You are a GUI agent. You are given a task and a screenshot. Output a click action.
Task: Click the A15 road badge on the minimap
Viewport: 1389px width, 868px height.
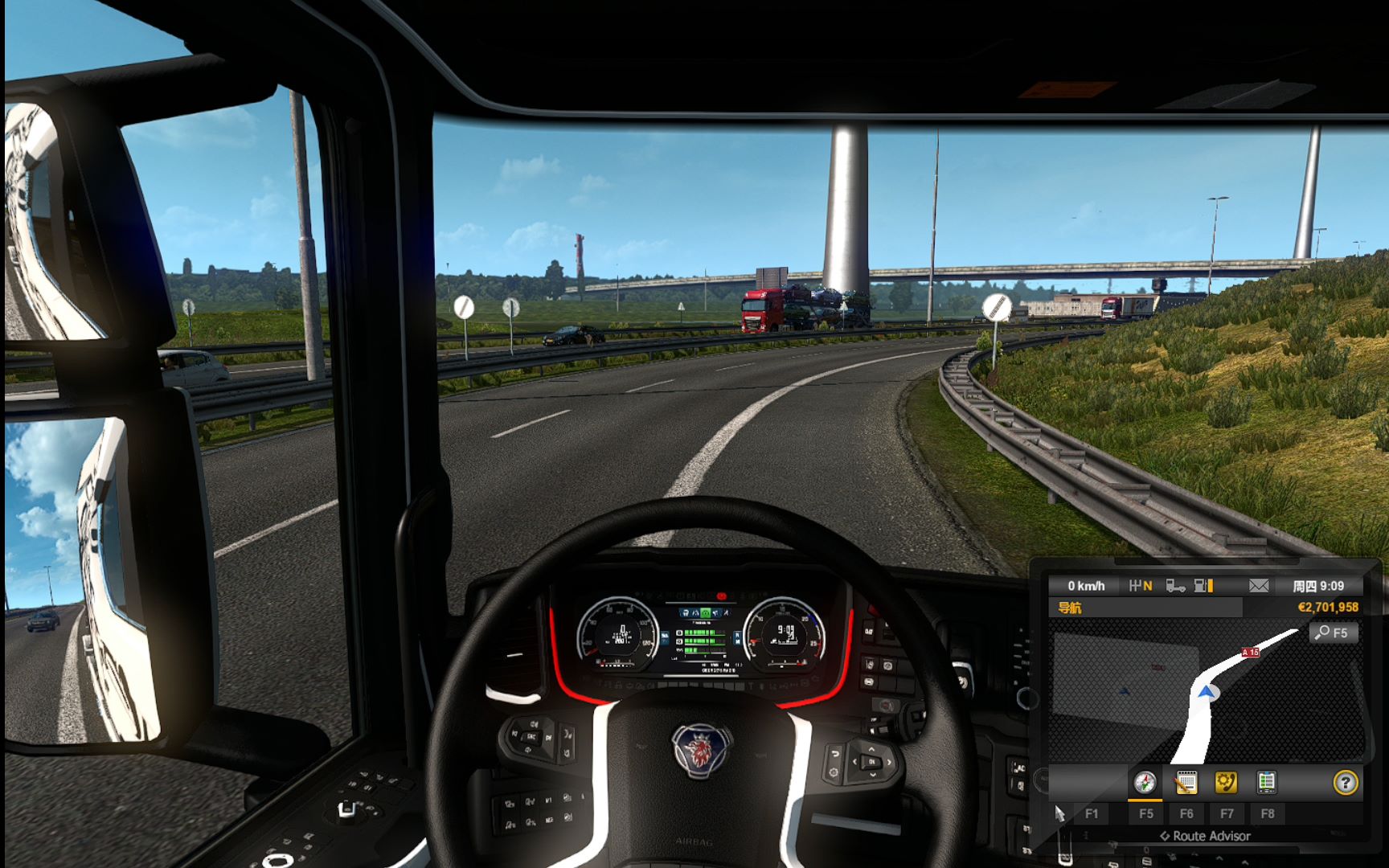coord(1249,653)
